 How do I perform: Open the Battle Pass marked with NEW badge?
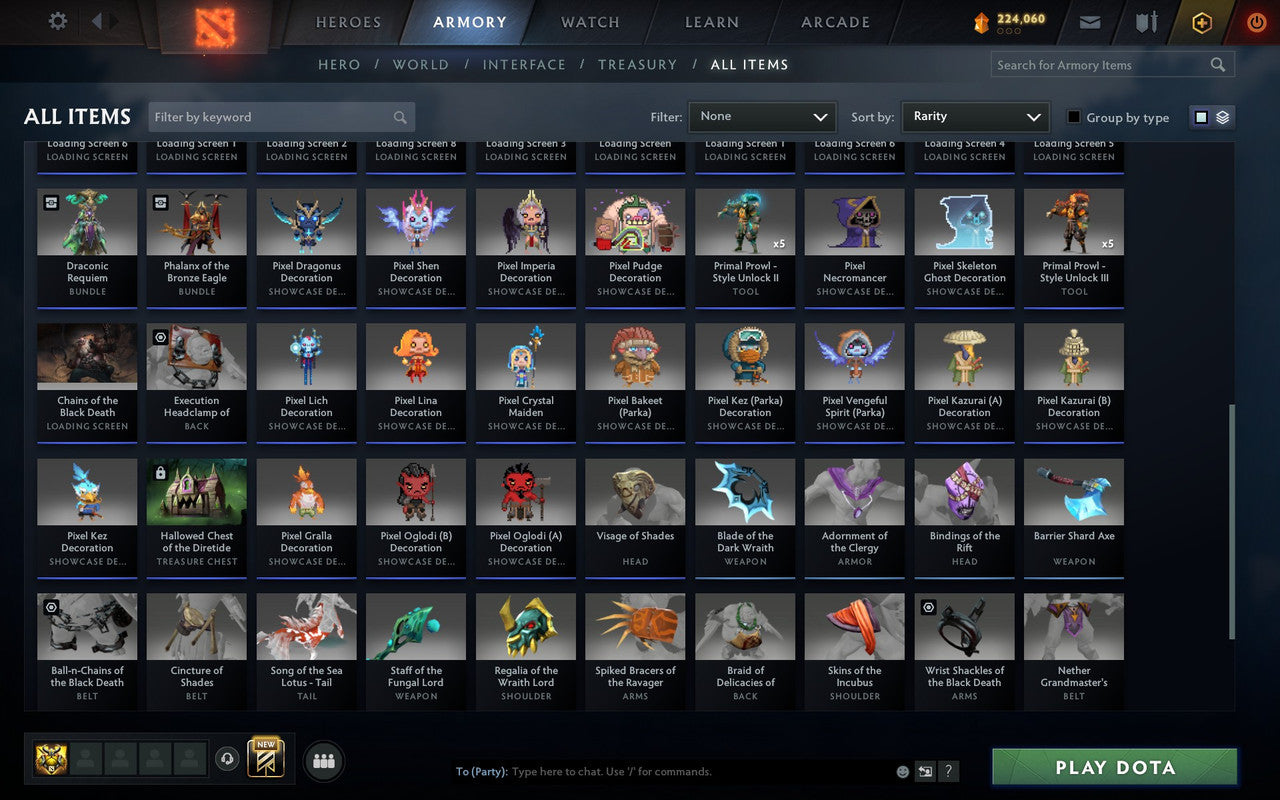(x=265, y=760)
